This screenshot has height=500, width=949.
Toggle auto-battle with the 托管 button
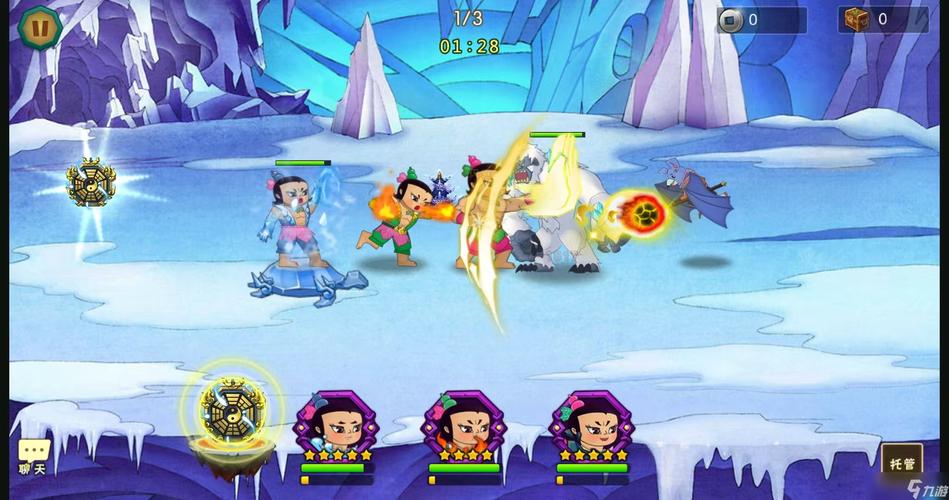point(900,461)
